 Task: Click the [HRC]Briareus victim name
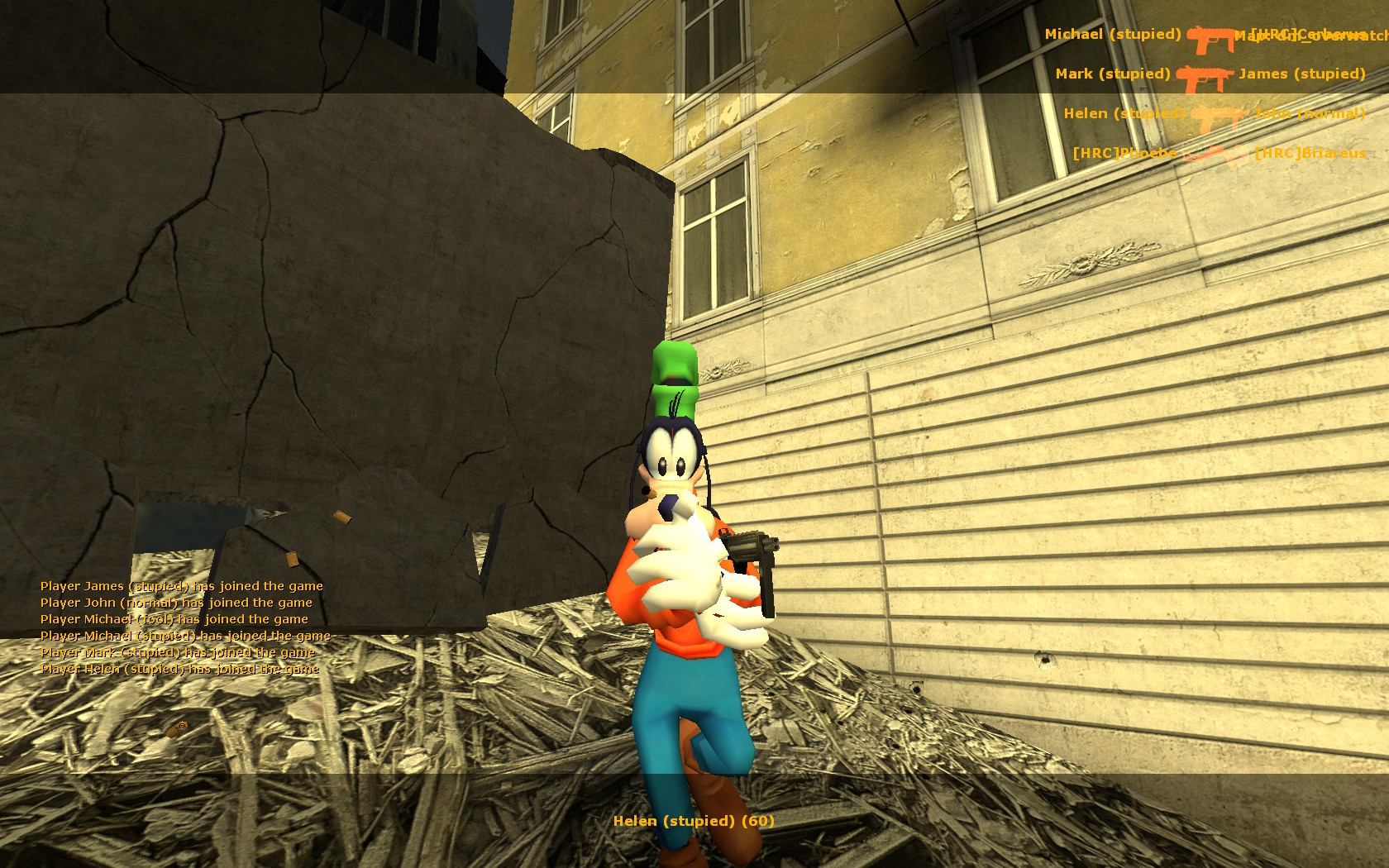1310,153
